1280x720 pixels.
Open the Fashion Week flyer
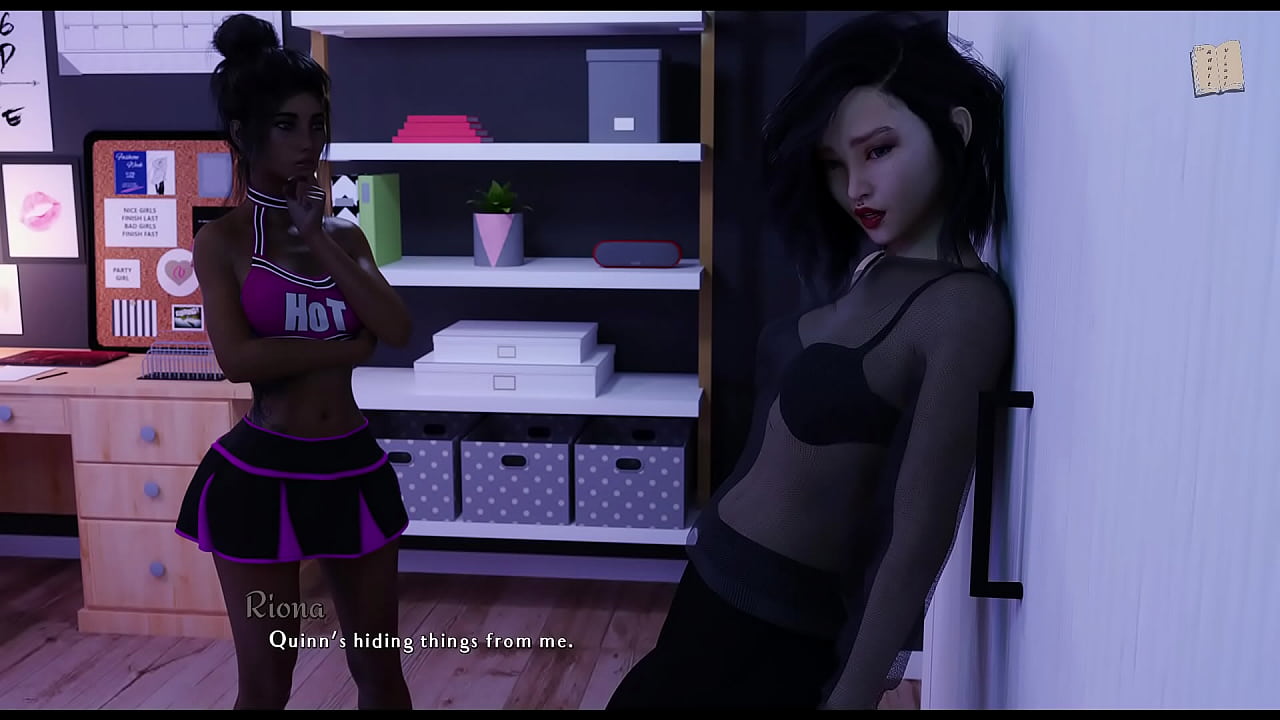130,171
